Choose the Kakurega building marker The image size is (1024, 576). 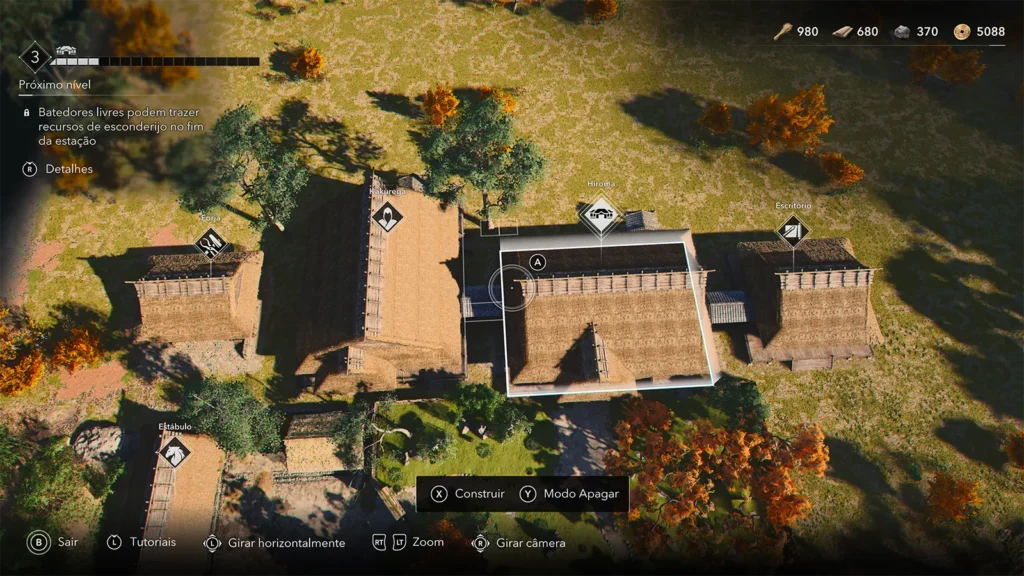pyautogui.click(x=387, y=216)
